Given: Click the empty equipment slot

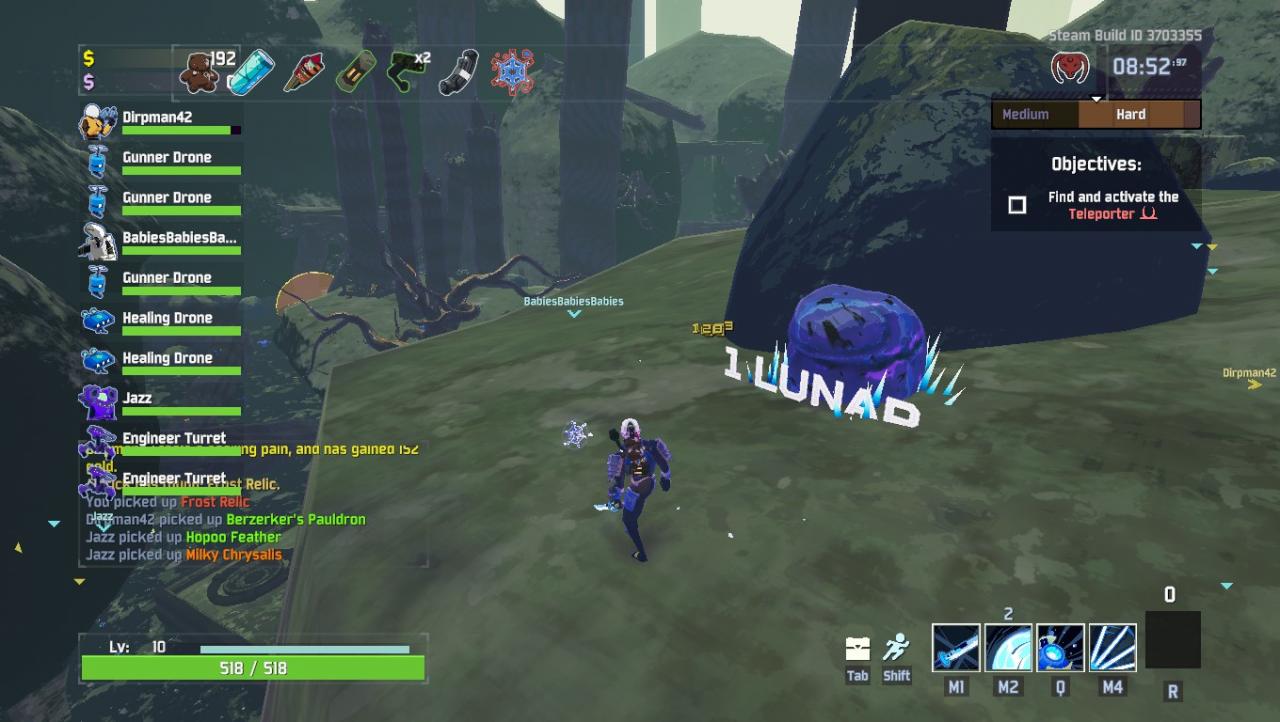Looking at the screenshot, I should (x=1172, y=641).
